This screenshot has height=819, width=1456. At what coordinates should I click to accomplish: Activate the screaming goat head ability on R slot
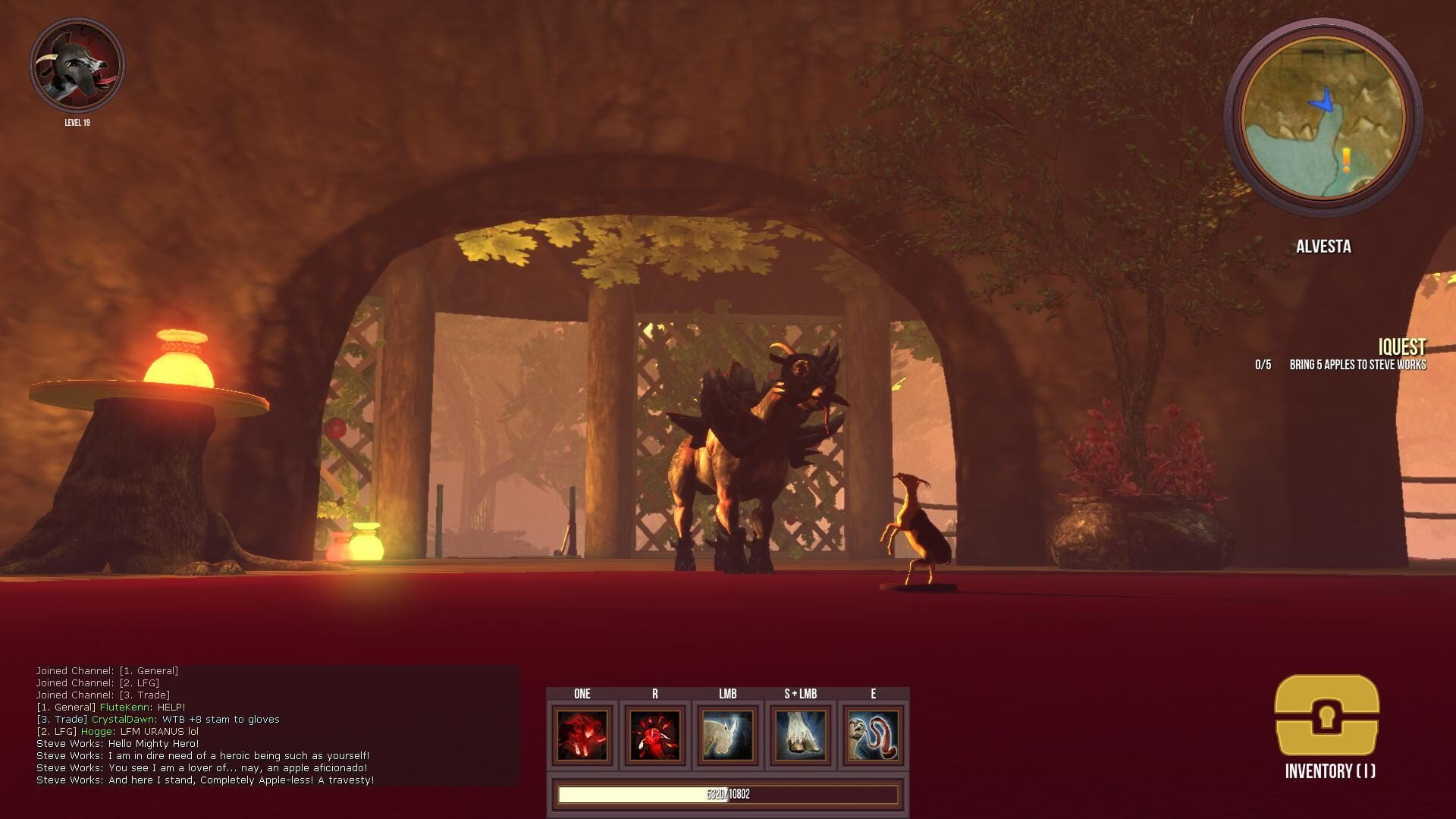(x=656, y=735)
